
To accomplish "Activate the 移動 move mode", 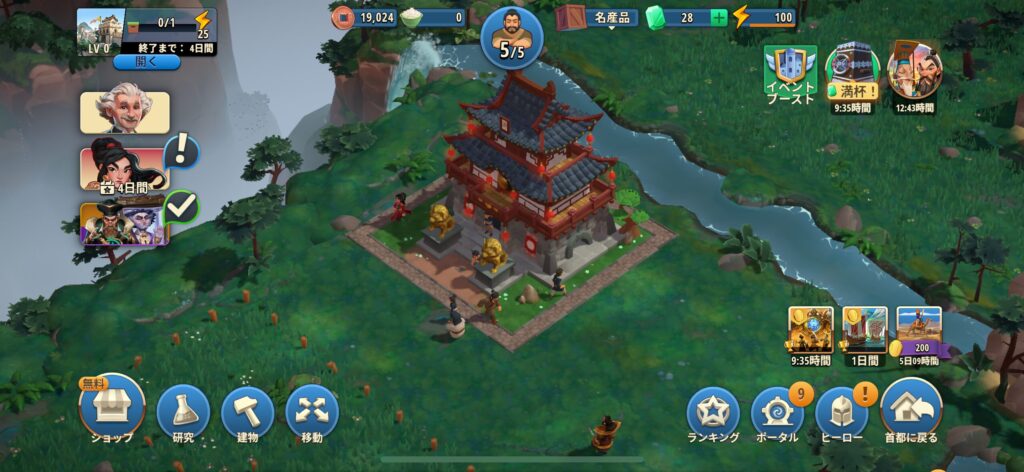I will pos(312,410).
